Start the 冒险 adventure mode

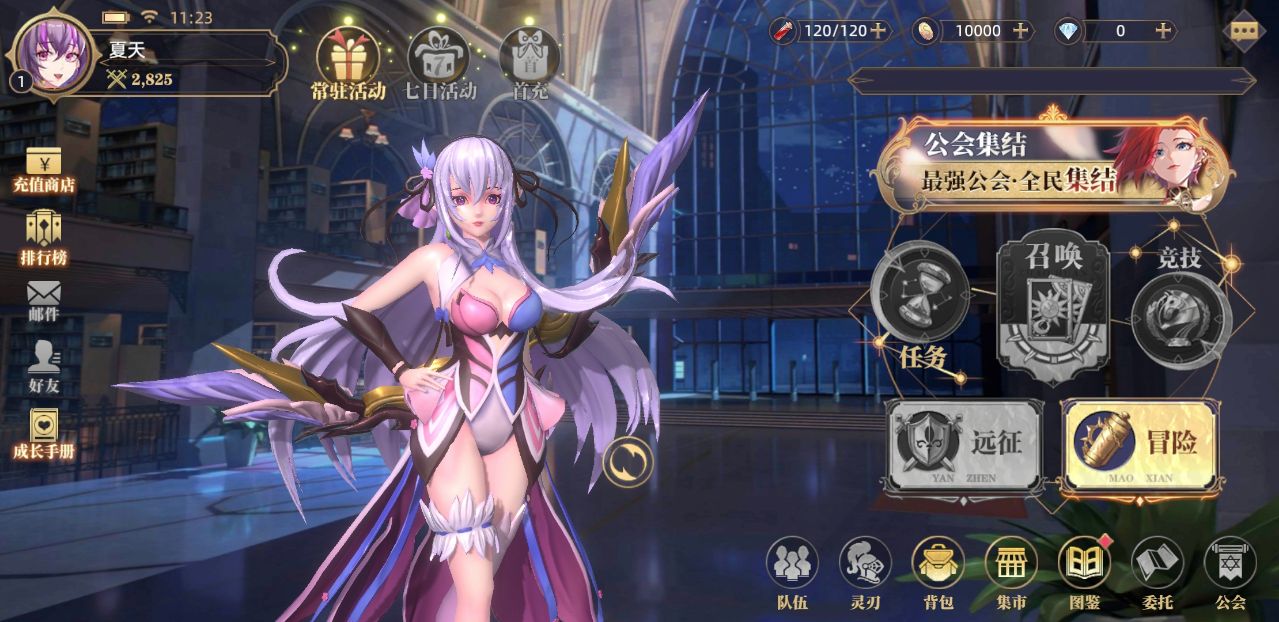[1140, 445]
